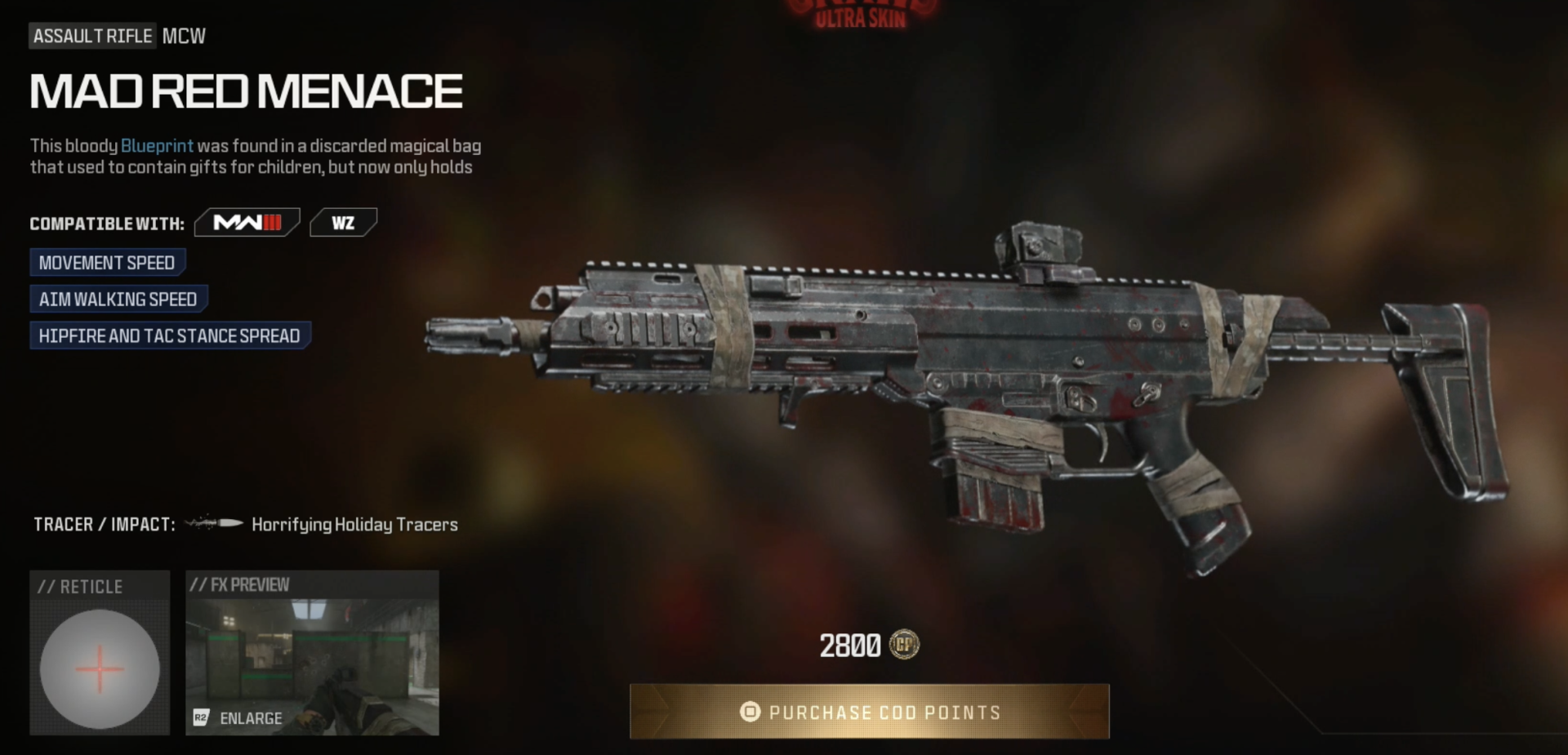Viewport: 1568px width, 755px height.
Task: Click the Mad Red Menace title
Action: point(245,90)
